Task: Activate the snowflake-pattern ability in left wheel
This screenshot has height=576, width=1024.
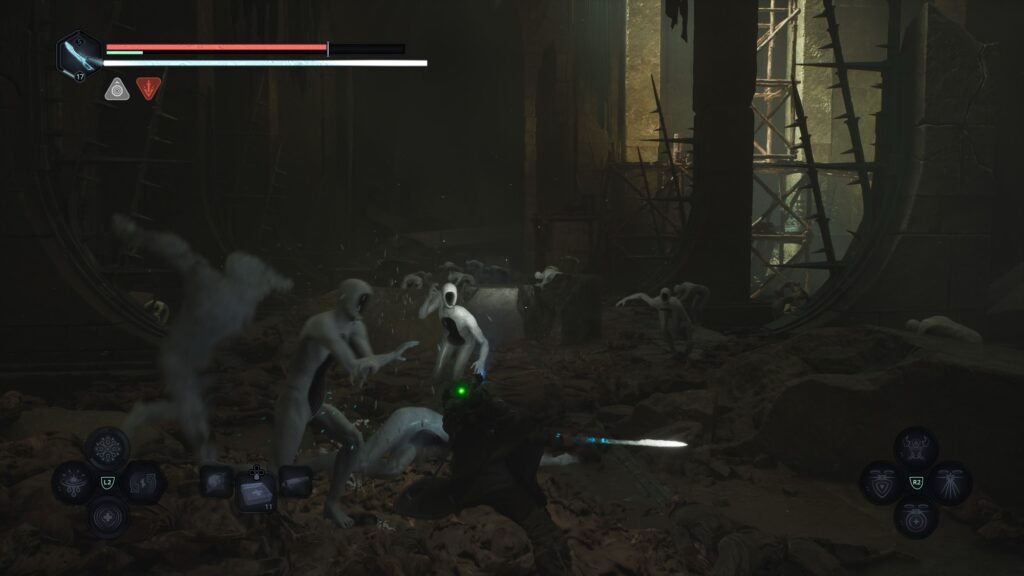Action: 107,449
